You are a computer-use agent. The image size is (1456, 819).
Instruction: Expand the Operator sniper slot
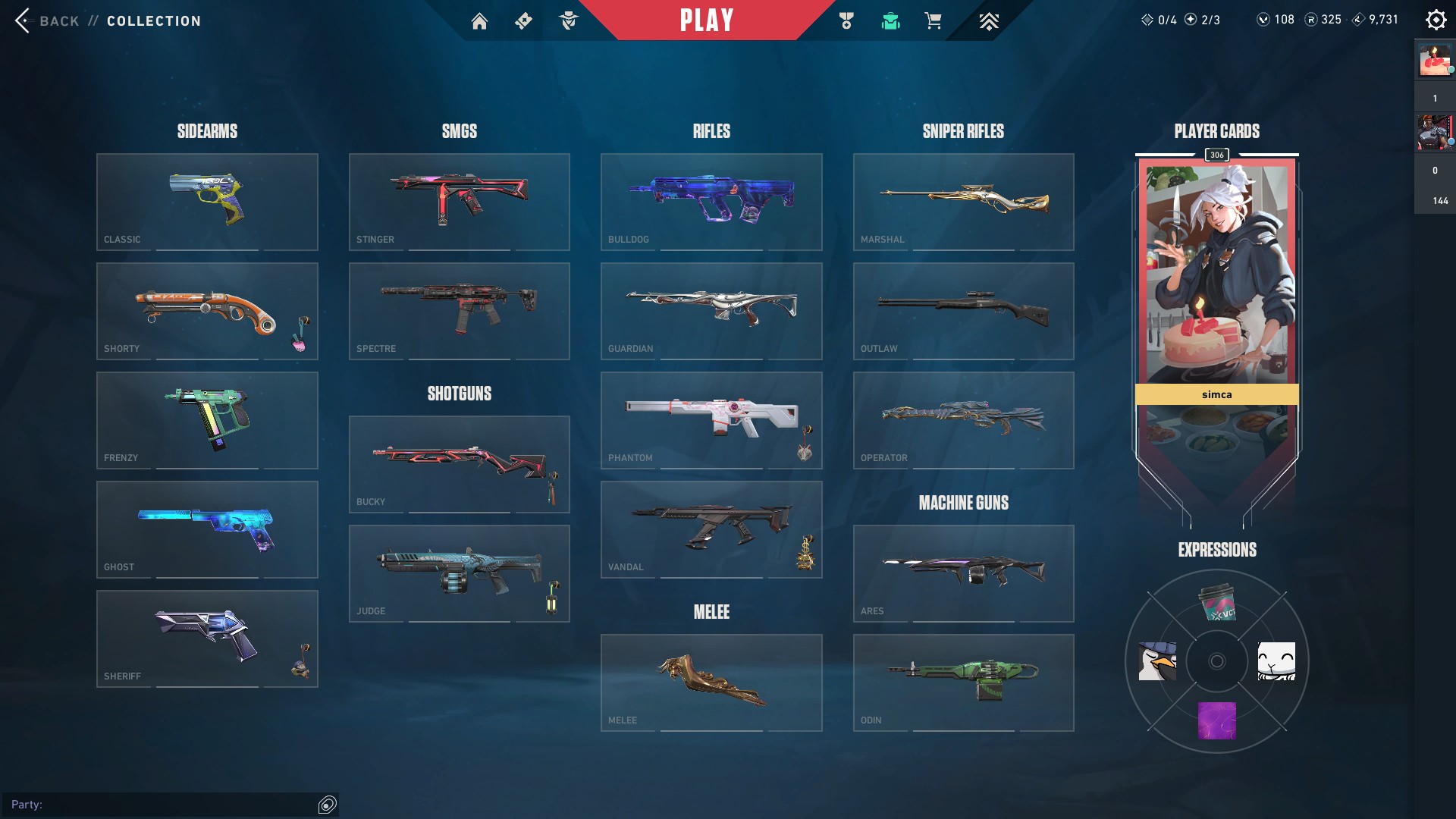coord(963,421)
